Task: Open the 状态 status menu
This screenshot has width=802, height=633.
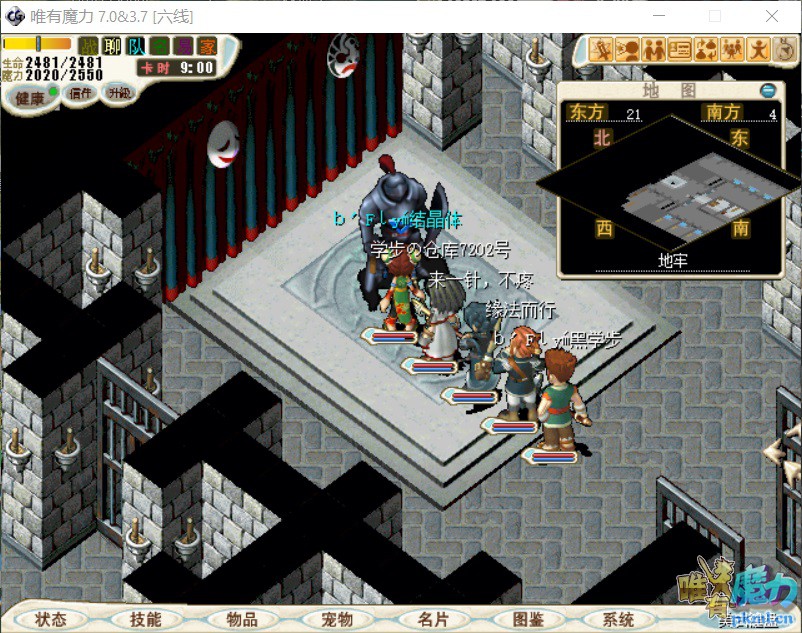Action: click(x=51, y=619)
